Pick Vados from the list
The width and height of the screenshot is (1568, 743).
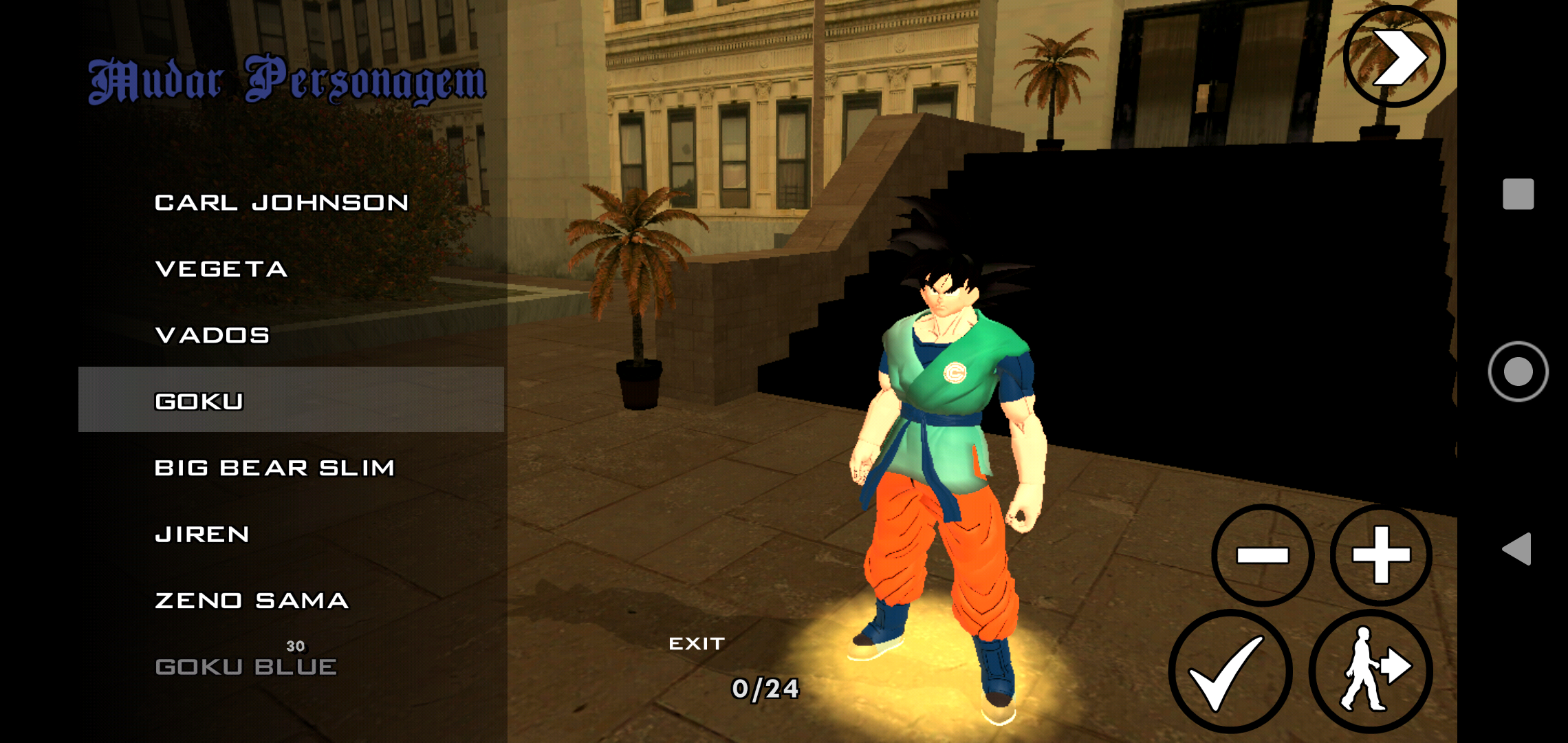212,335
